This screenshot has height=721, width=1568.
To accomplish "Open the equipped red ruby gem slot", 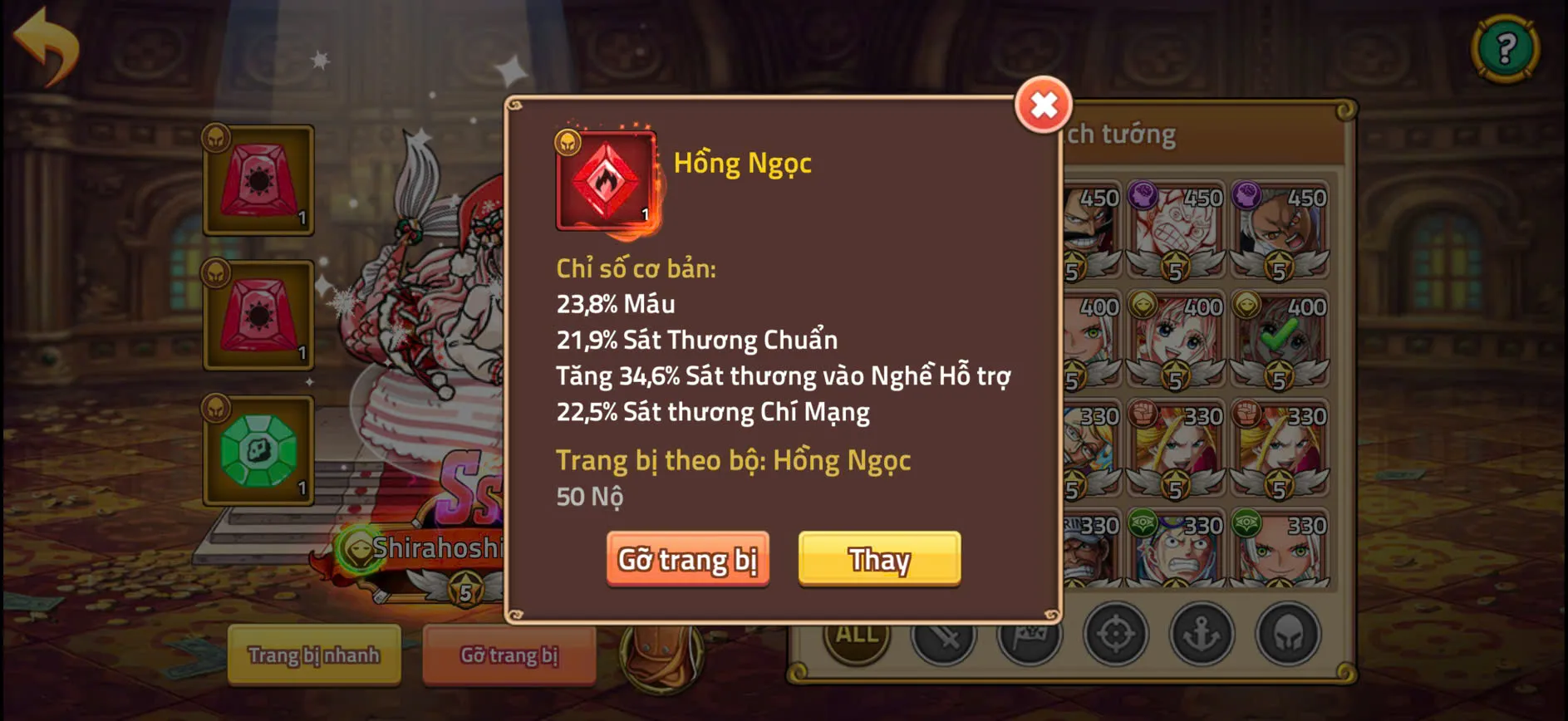I will pyautogui.click(x=260, y=181).
